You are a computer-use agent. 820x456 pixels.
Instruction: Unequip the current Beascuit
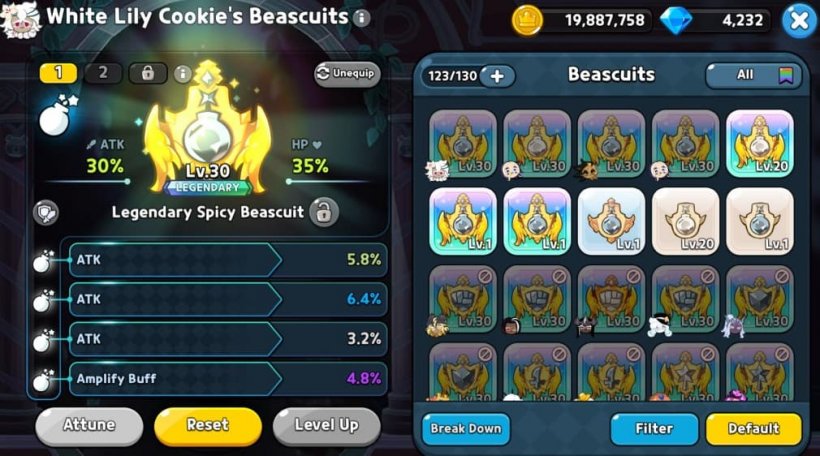347,73
